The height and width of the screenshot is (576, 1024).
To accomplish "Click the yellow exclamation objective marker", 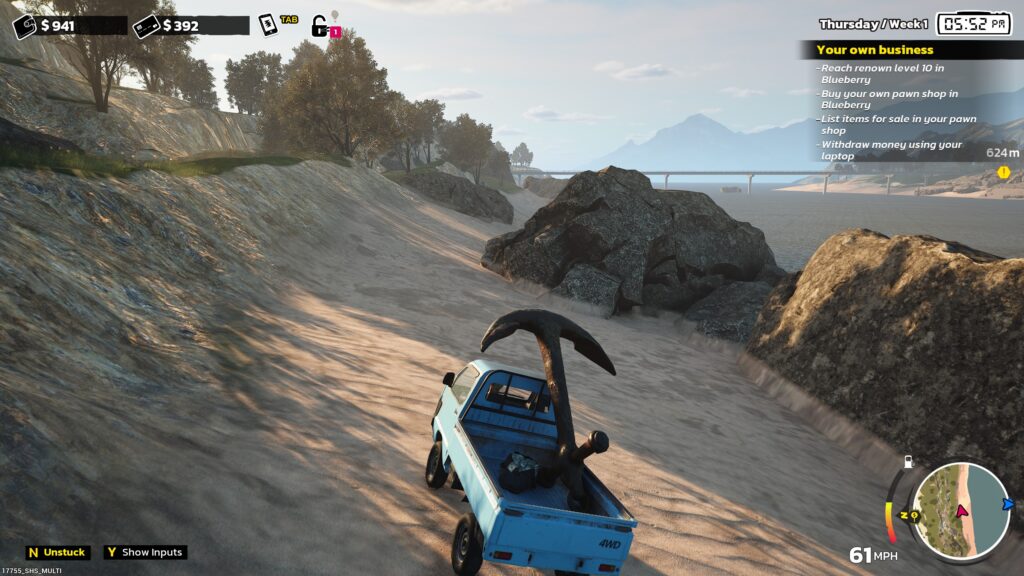I will 1003,172.
